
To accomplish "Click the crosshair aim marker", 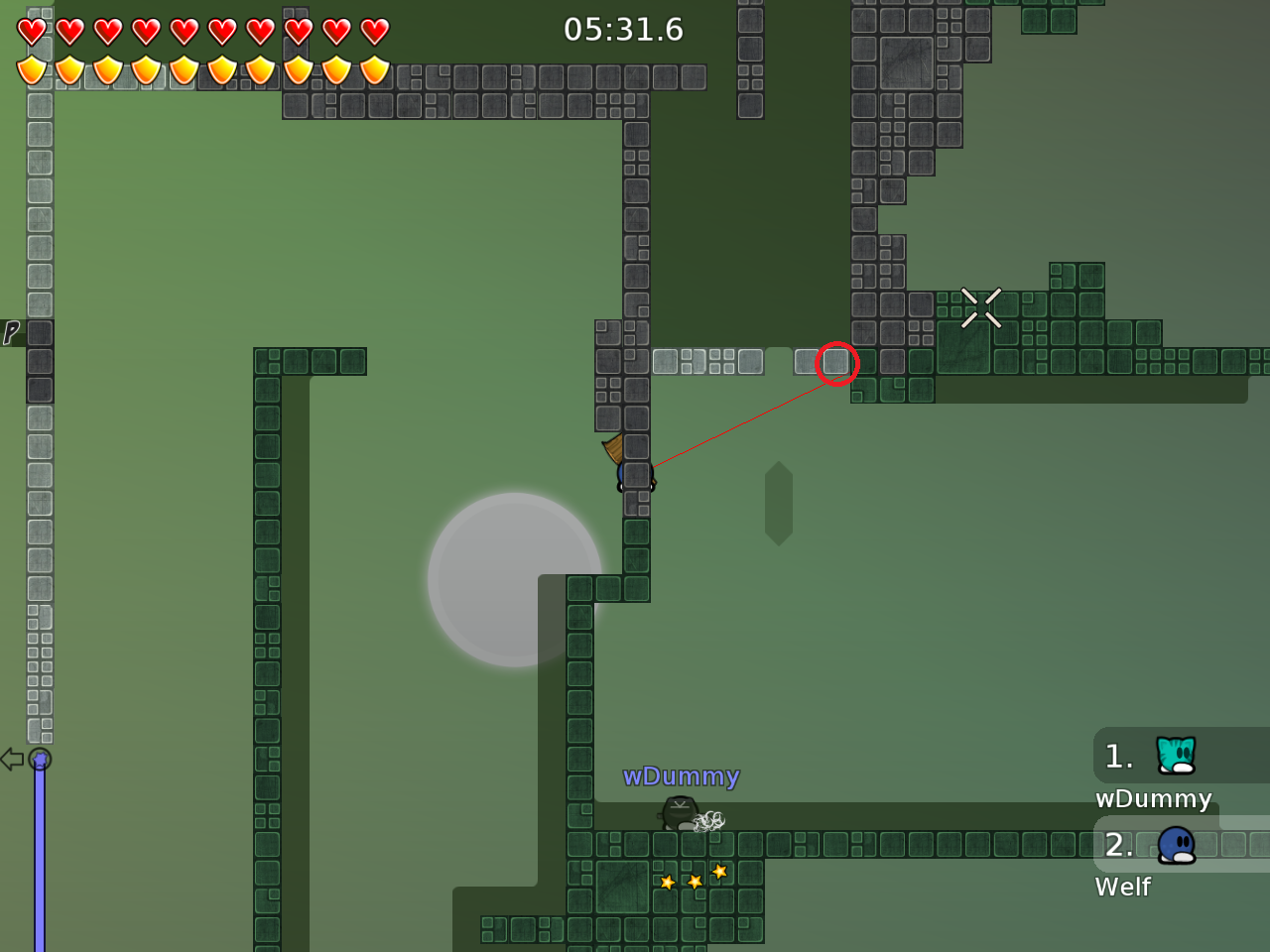I will [x=981, y=306].
